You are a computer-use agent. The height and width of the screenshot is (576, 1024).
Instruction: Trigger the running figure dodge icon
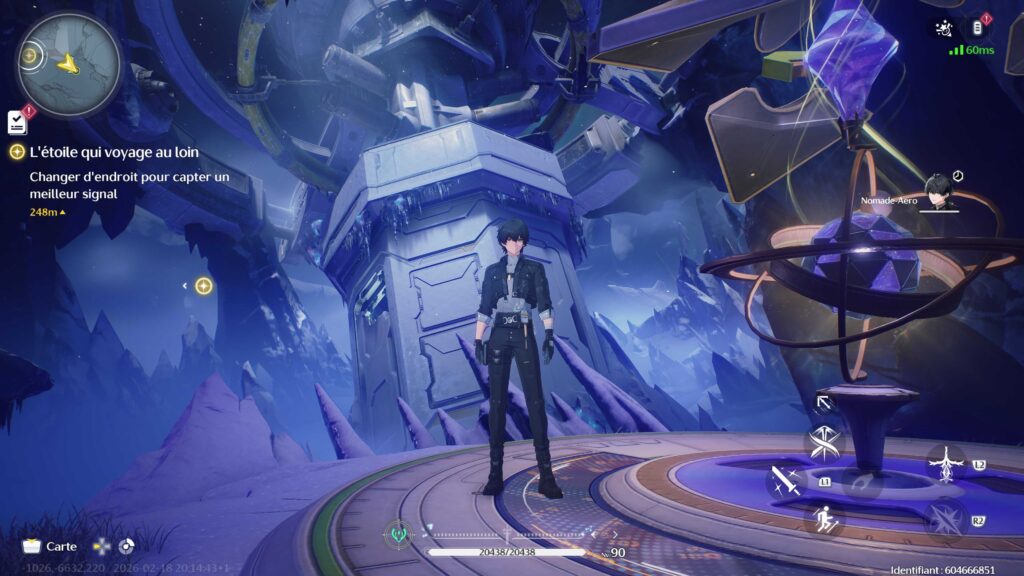click(825, 518)
